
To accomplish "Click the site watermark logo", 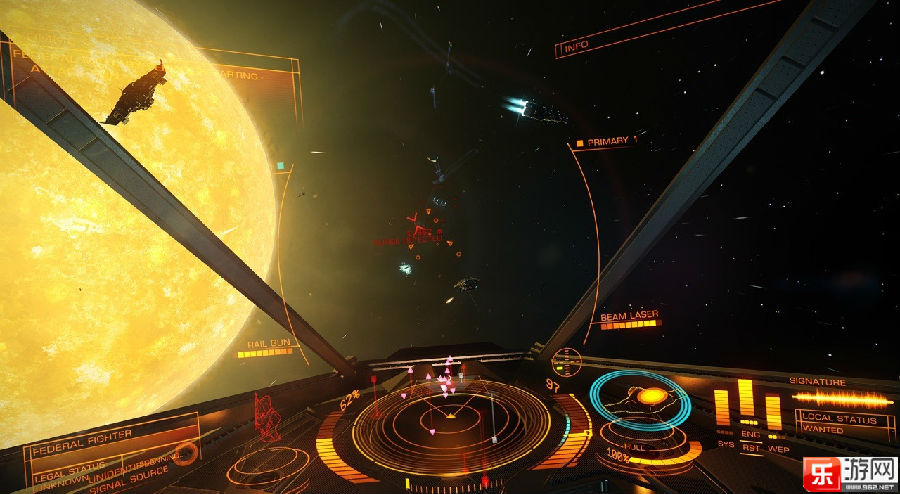I will coord(848,471).
